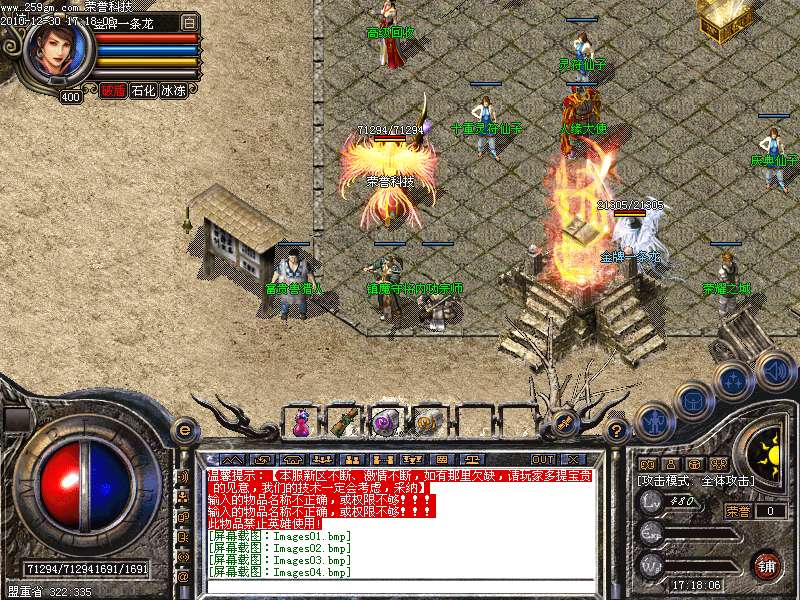Open the bag round button
The image size is (800, 600).
pyautogui.click(x=692, y=400)
